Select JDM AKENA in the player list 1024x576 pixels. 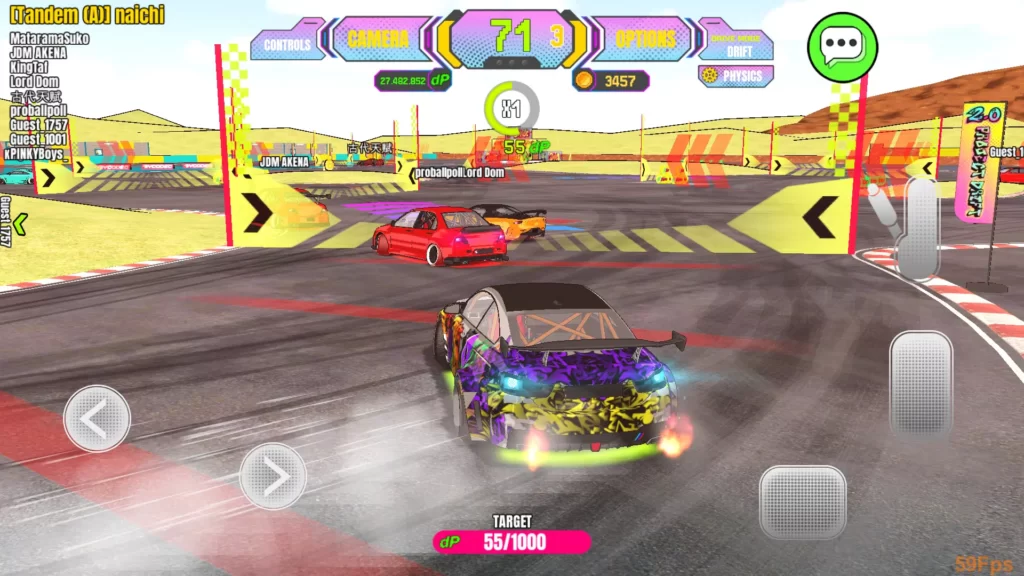point(38,52)
